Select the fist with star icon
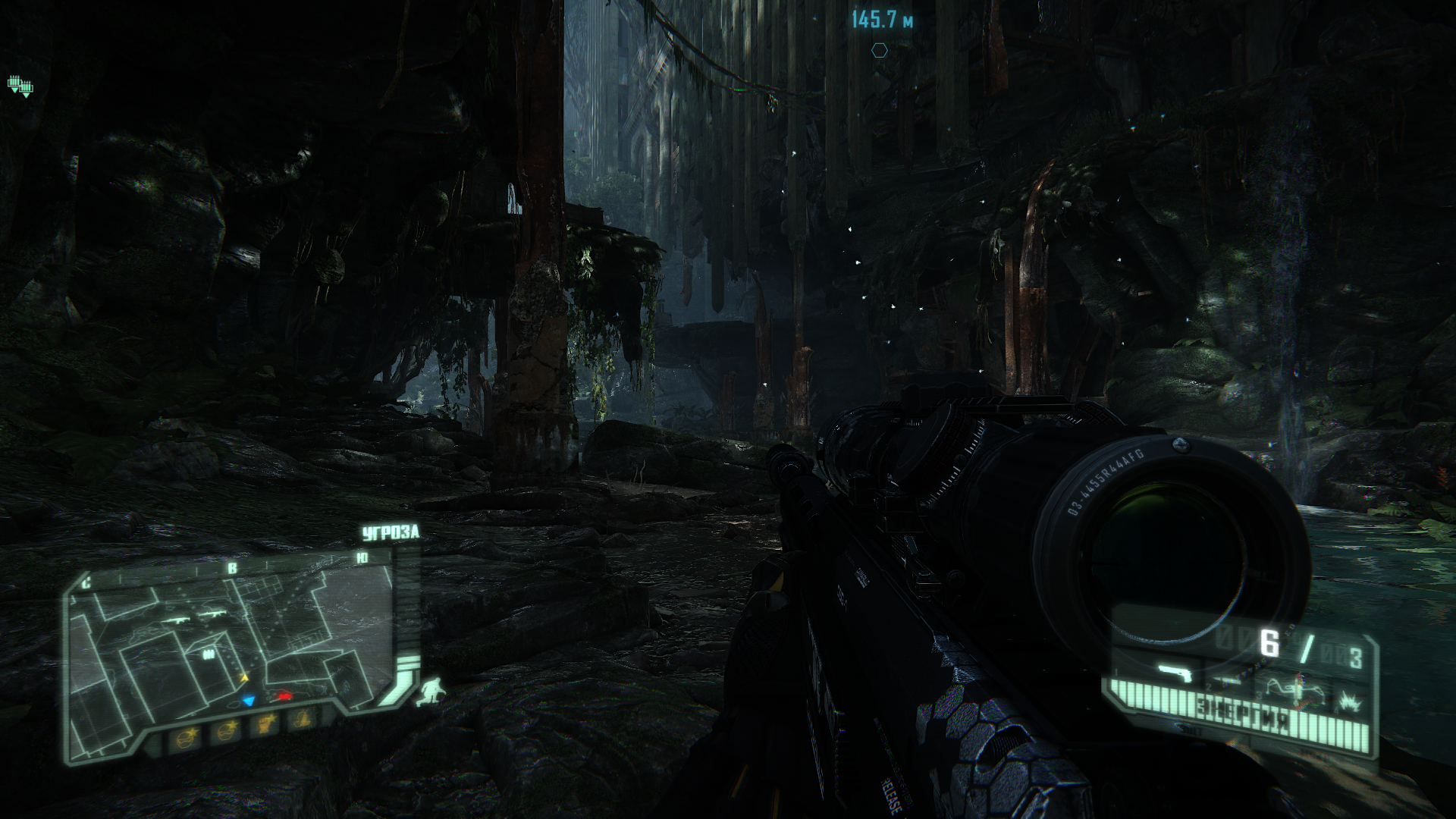The width and height of the screenshot is (1456, 819). pos(265,725)
